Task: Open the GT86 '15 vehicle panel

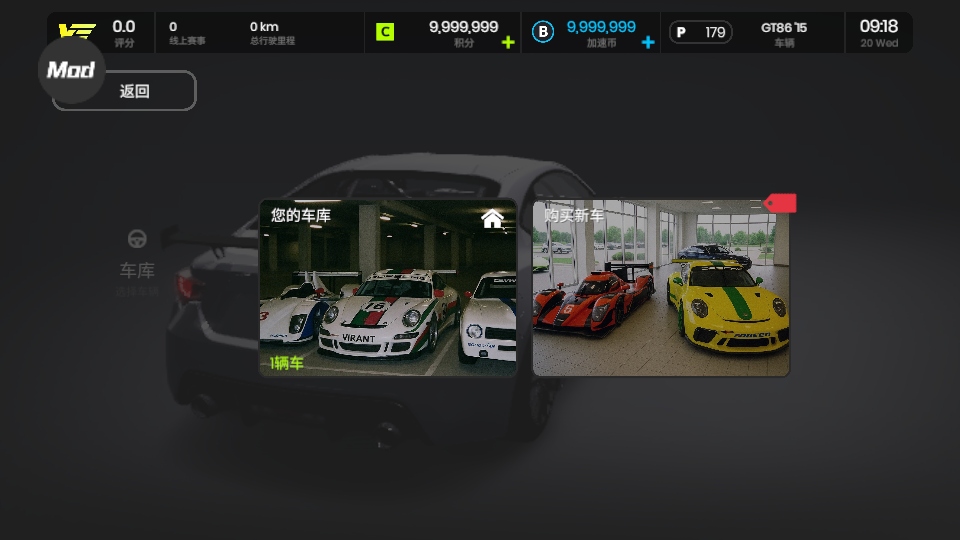Action: tap(783, 33)
